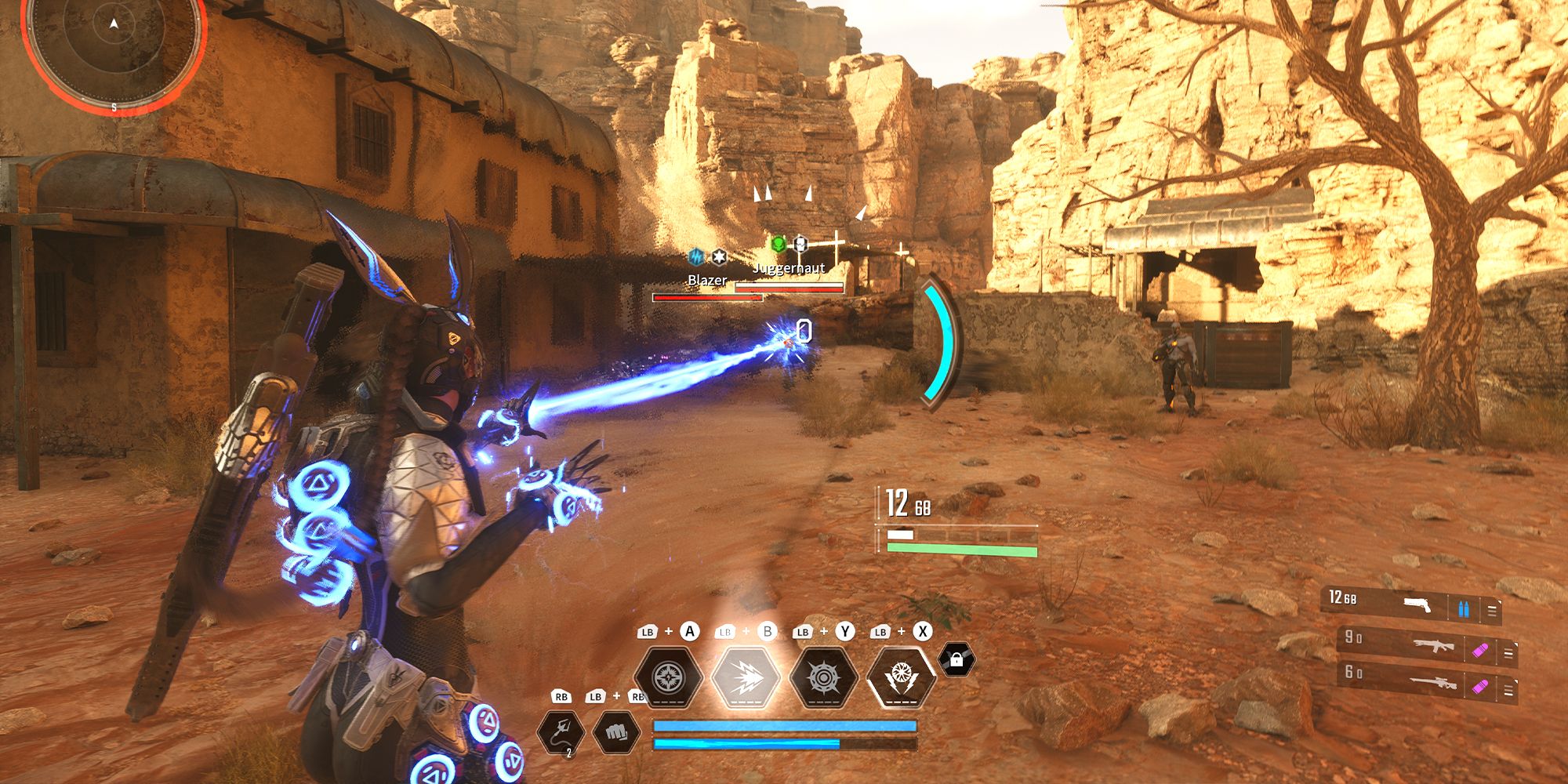Screen dimensions: 1568x784
Task: Switch to the assault rifle weapon slot
Action: click(x=1433, y=647)
